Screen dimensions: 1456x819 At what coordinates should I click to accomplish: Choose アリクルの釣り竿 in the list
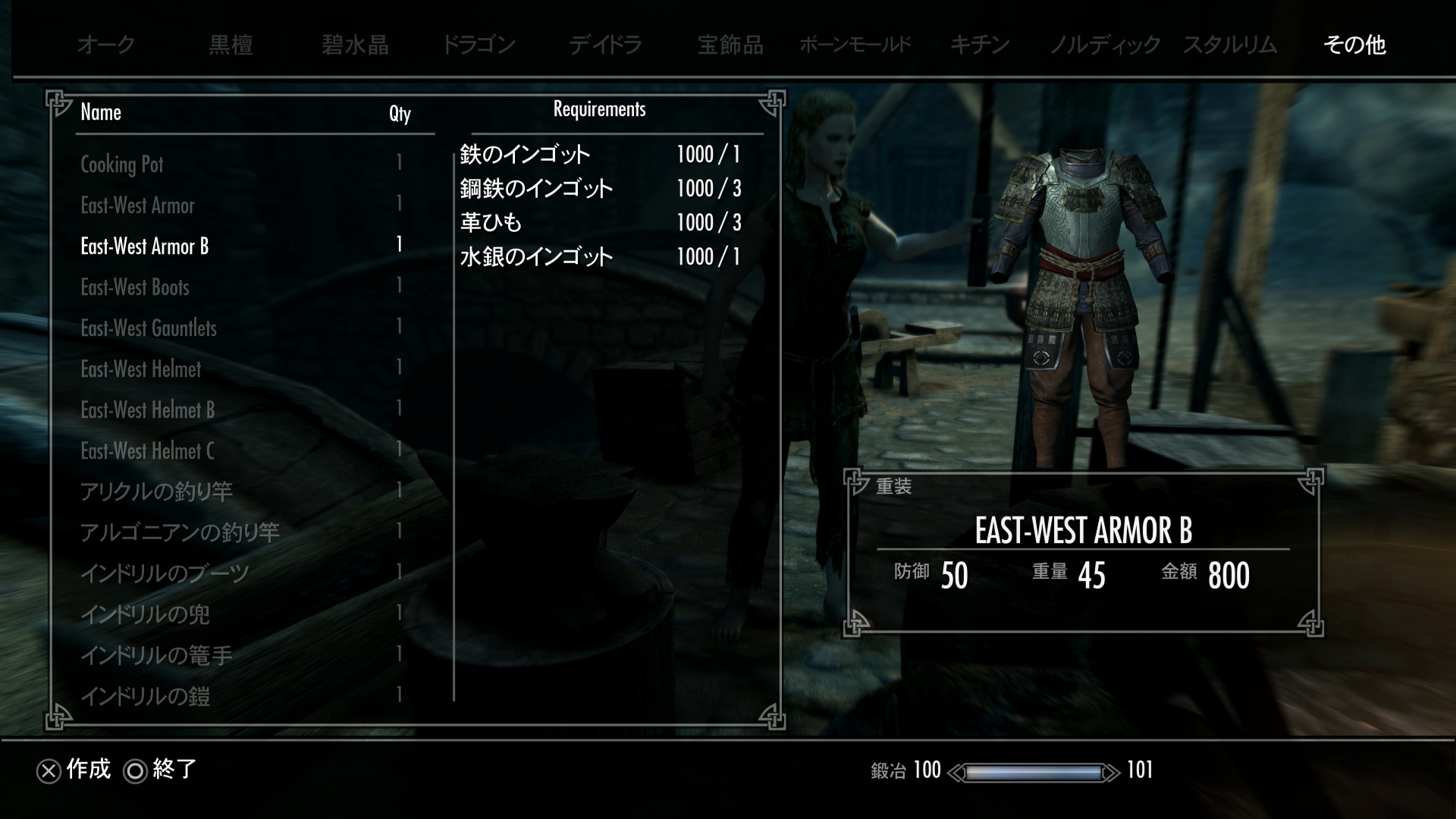(x=156, y=492)
